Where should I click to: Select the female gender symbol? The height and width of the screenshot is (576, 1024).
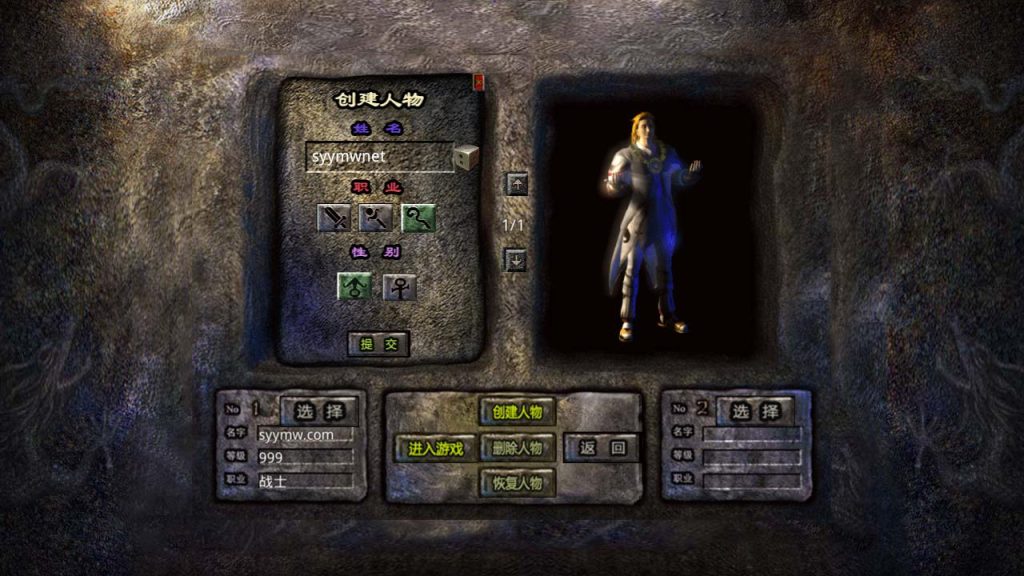(399, 287)
